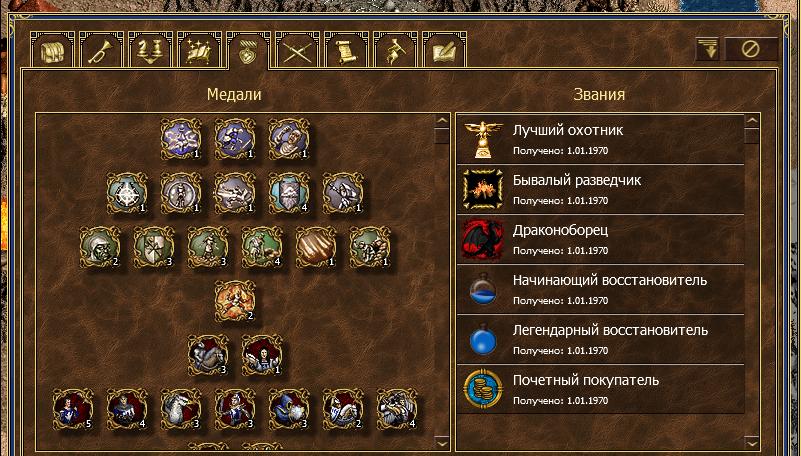Click the down-arrow button beside the crossed circle
The image size is (801, 456).
(x=709, y=49)
